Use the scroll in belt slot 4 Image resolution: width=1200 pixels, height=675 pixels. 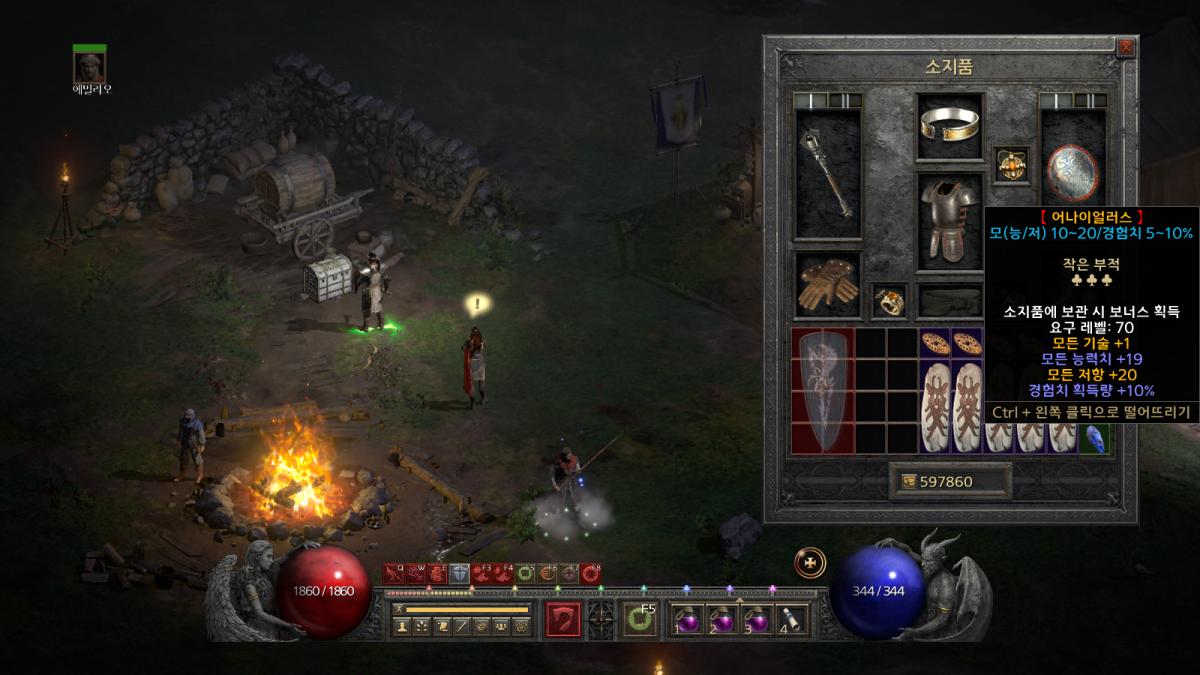coord(791,620)
